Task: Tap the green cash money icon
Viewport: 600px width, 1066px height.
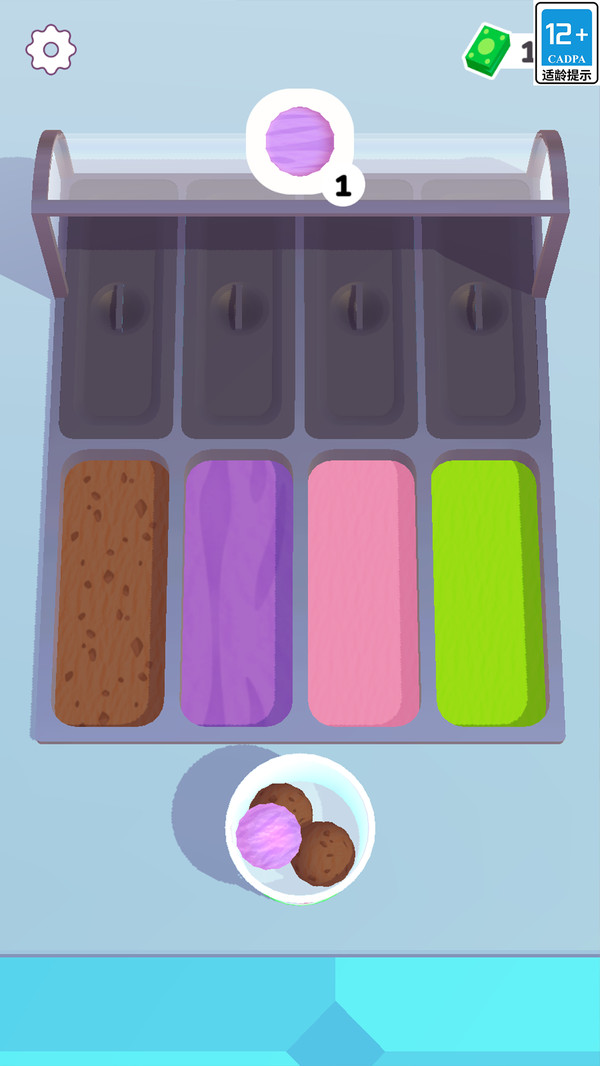Action: [486, 49]
